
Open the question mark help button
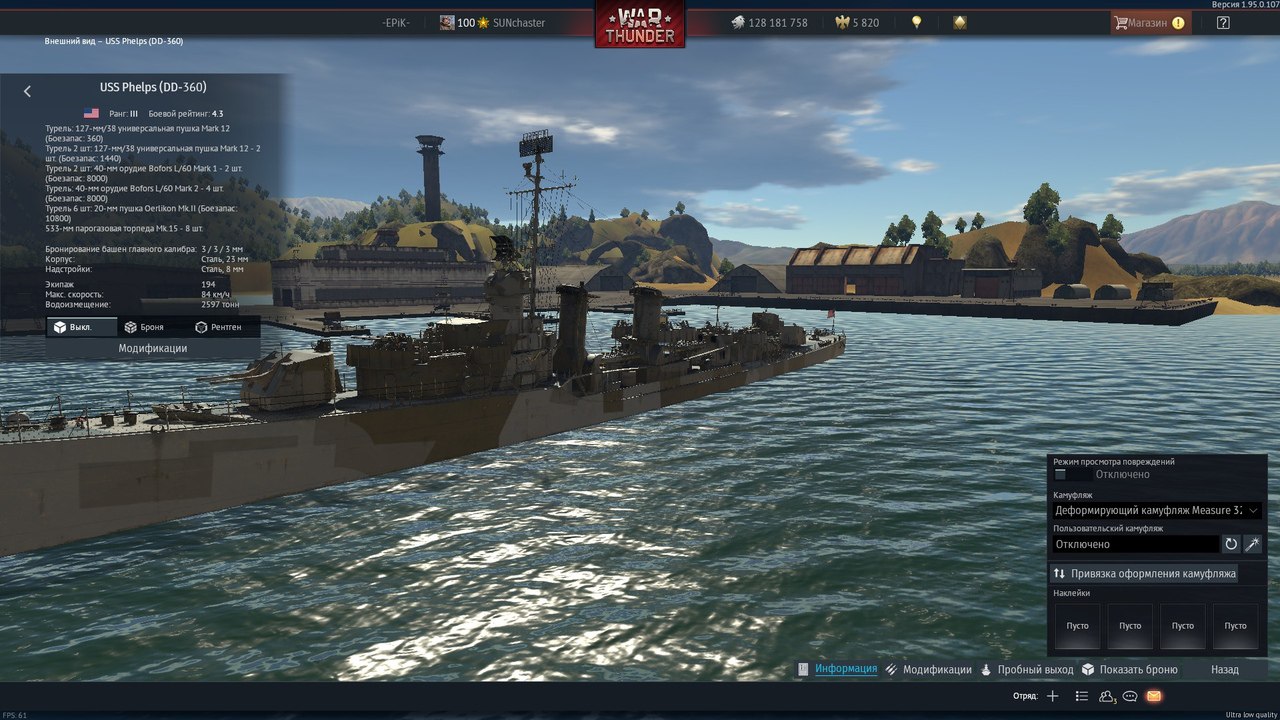pyautogui.click(x=1223, y=22)
